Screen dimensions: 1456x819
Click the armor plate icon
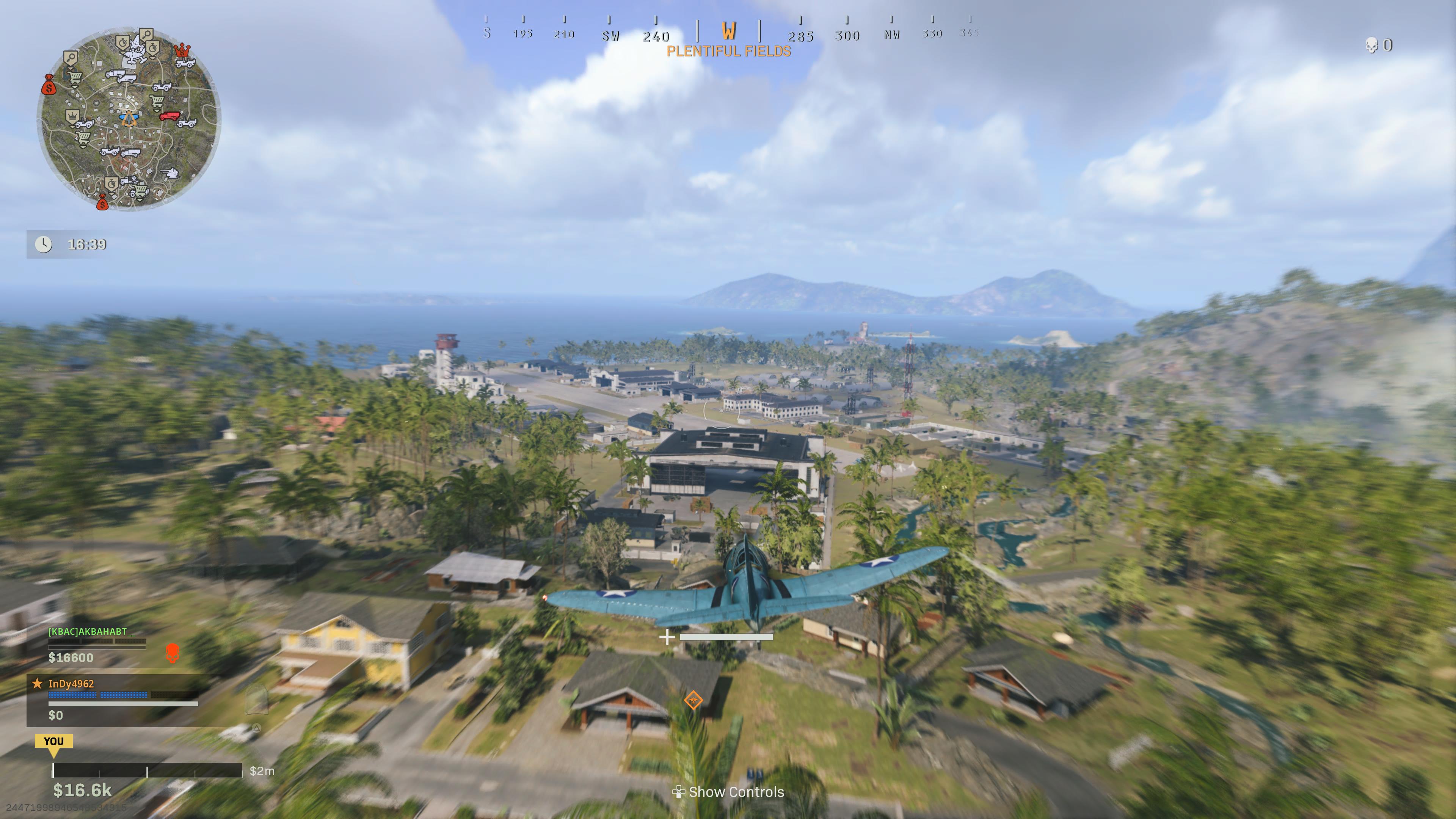click(256, 699)
